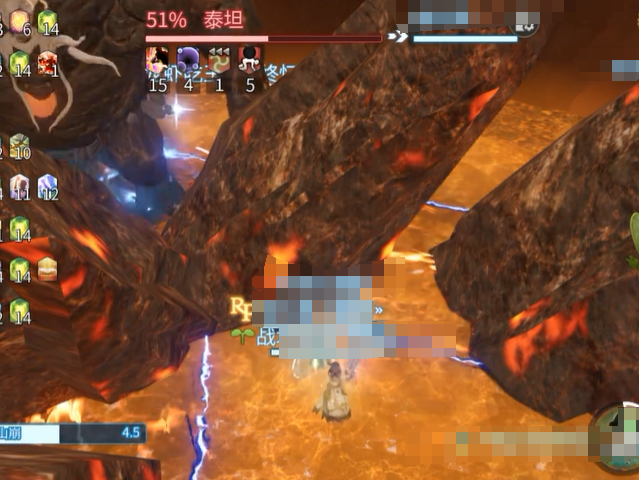The height and width of the screenshot is (480, 639).
Task: Click the orange party status icon without a timer
Action: [x=48, y=268]
